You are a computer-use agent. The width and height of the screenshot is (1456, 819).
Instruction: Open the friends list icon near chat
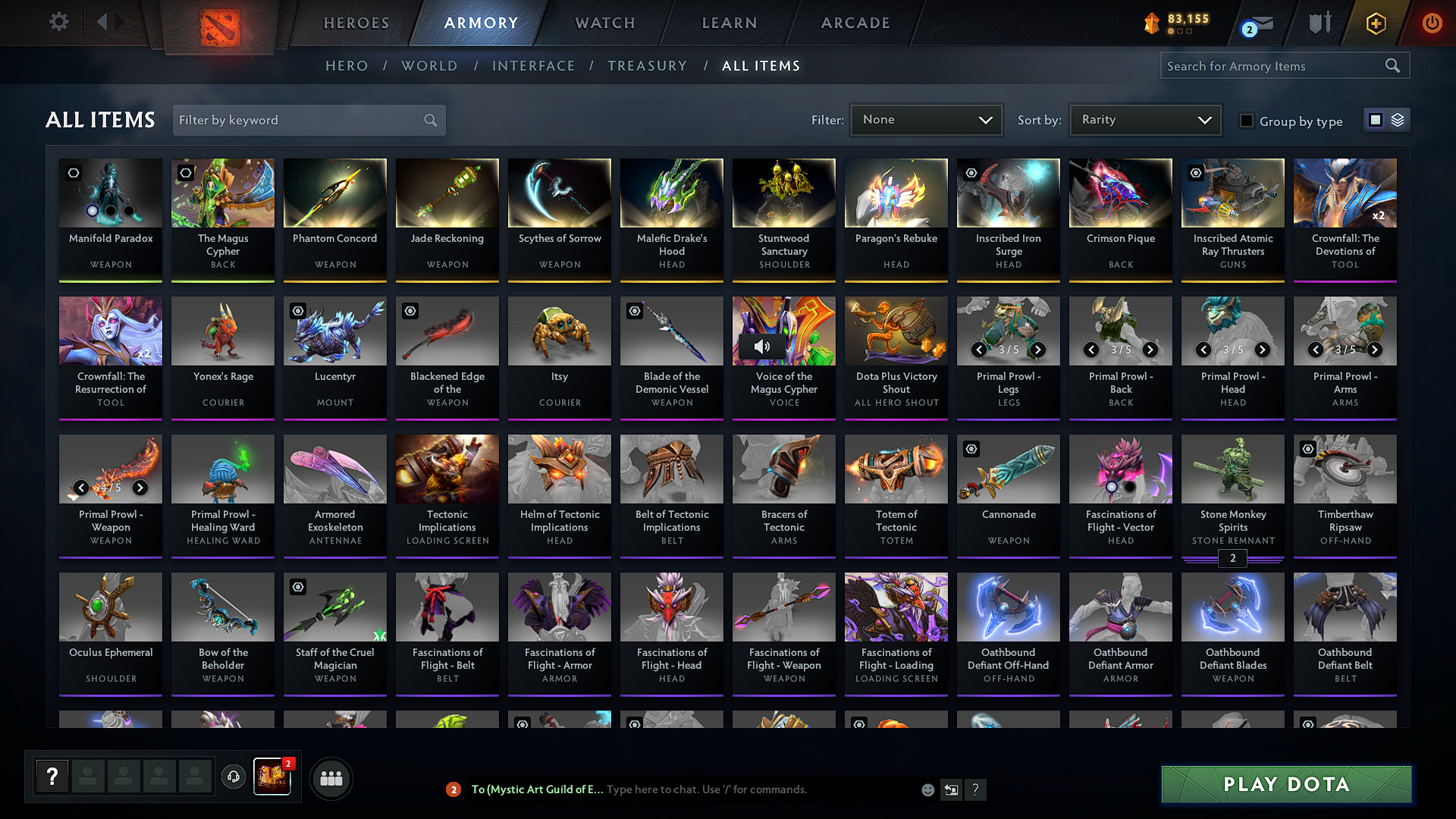(331, 777)
